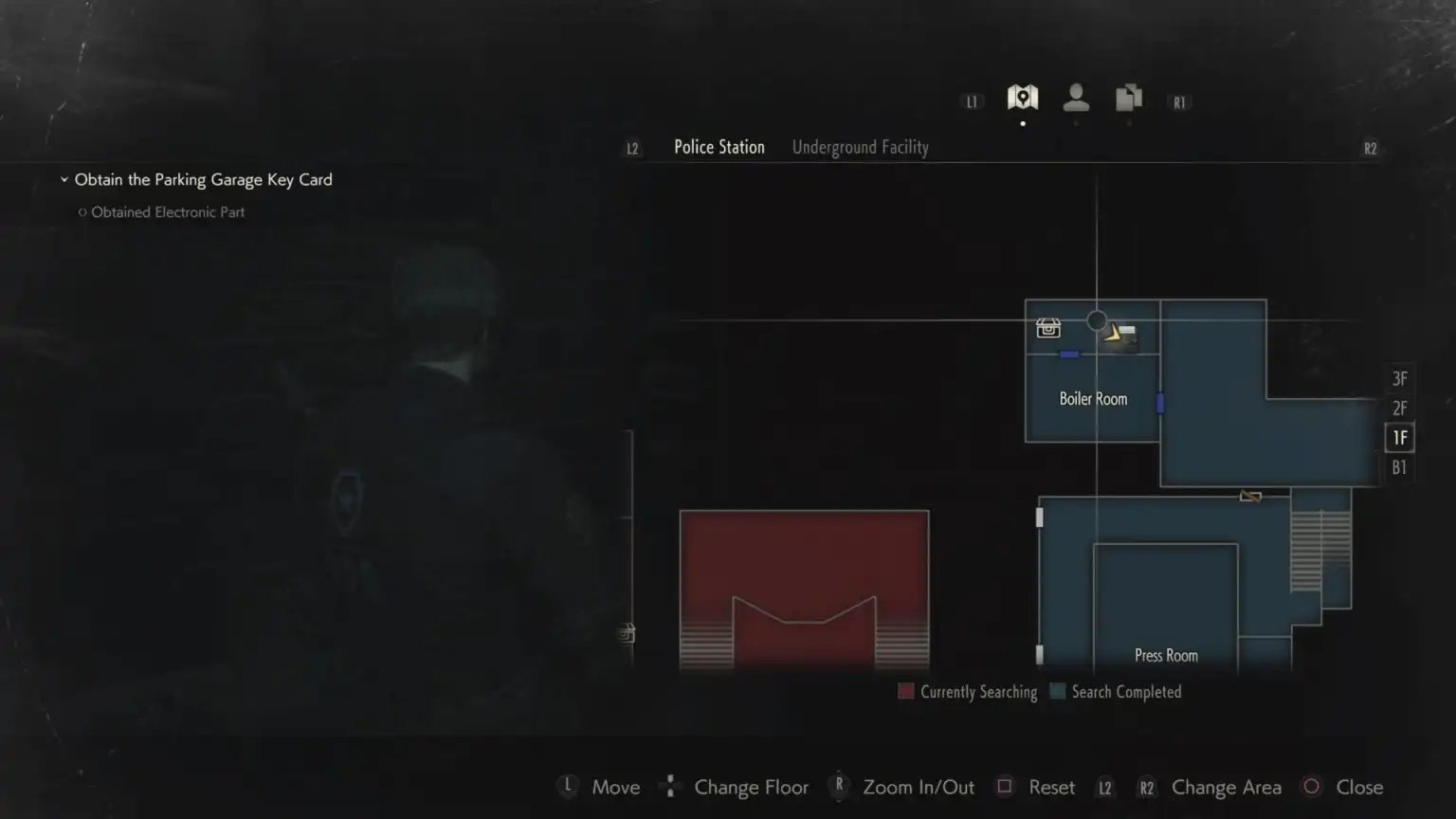Select the Map panel icon

click(x=1023, y=98)
